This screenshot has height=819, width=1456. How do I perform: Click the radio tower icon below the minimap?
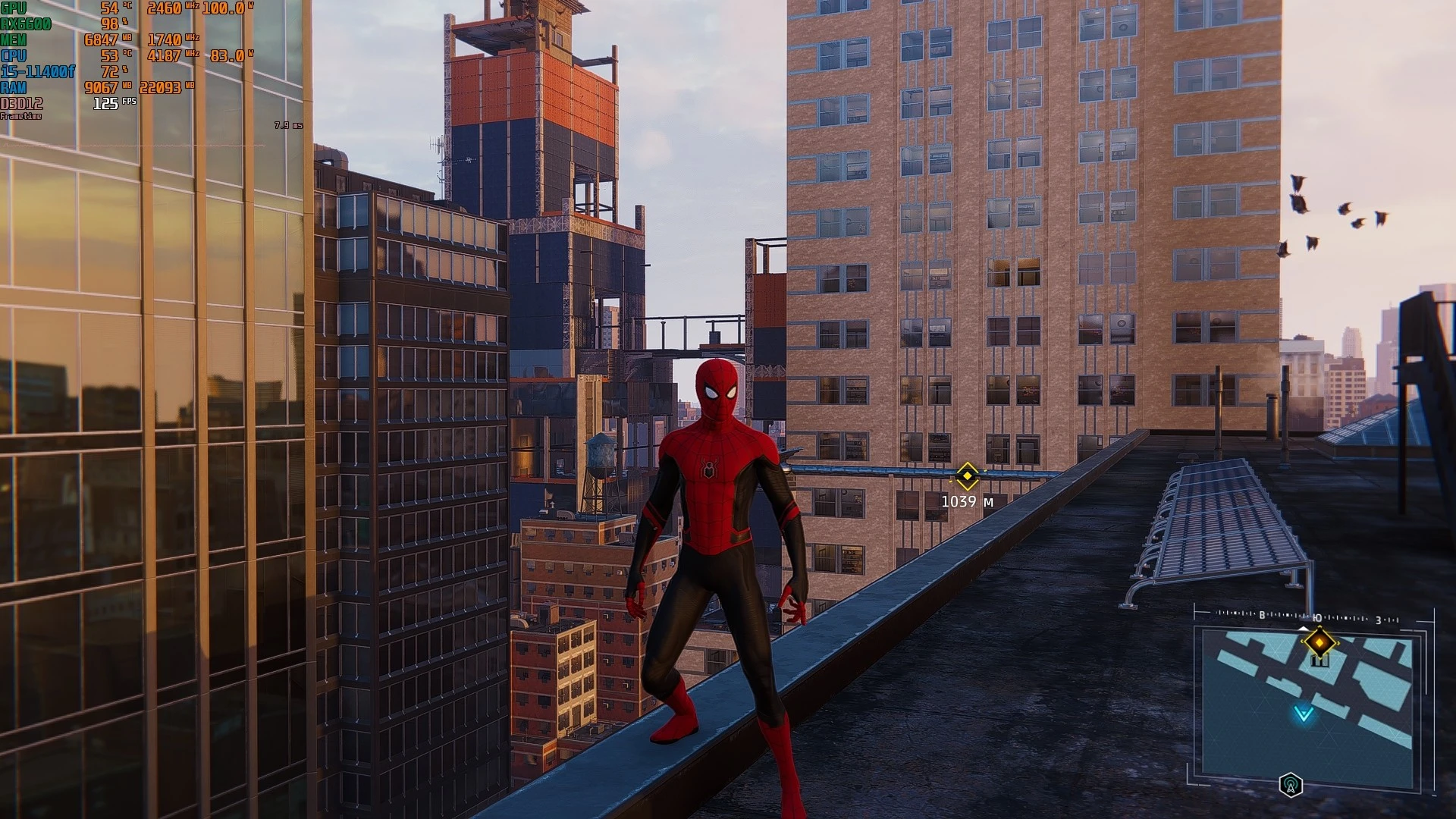pos(1291,784)
